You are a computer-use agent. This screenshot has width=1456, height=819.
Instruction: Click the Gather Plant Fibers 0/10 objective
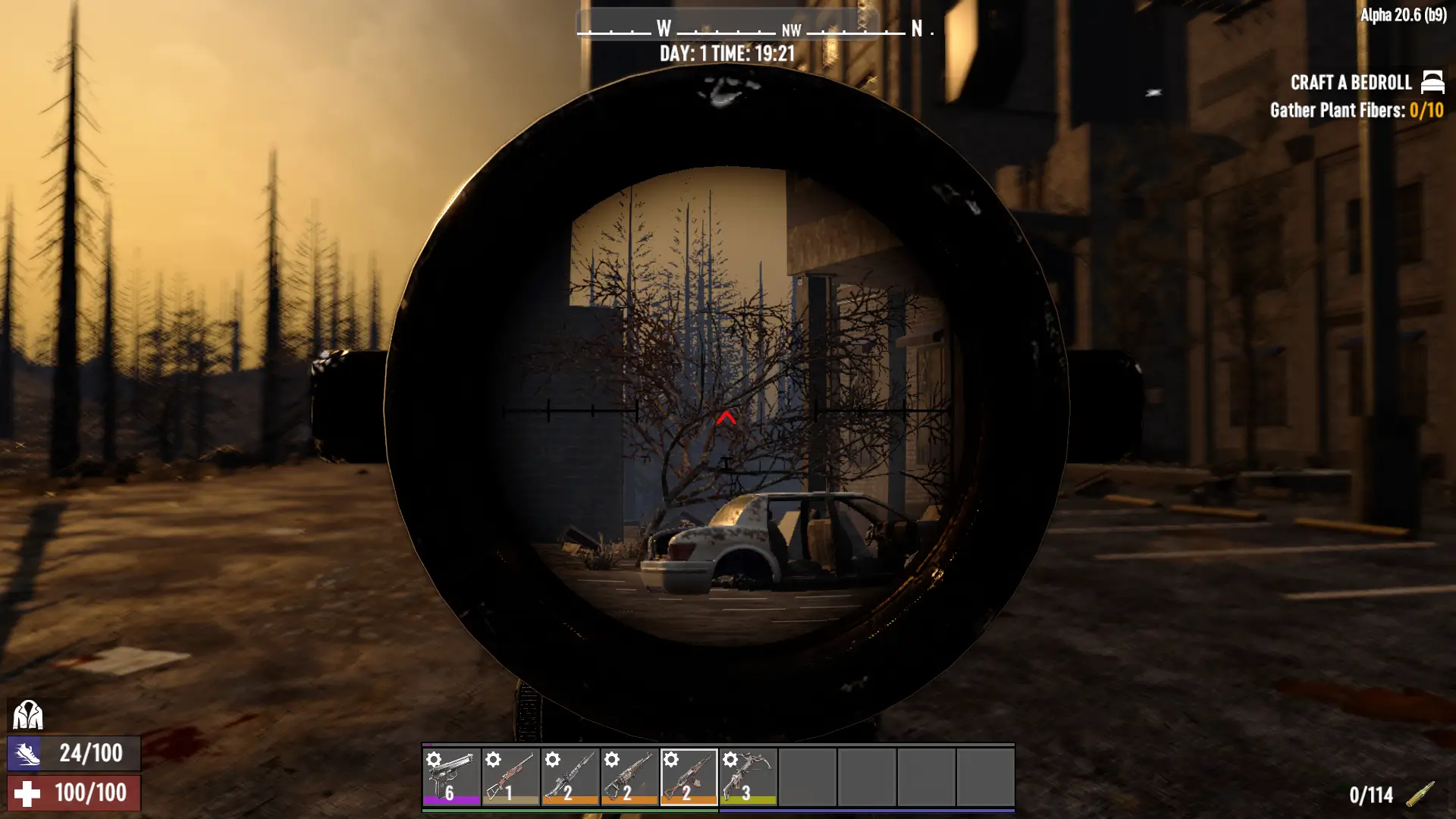pyautogui.click(x=1357, y=110)
